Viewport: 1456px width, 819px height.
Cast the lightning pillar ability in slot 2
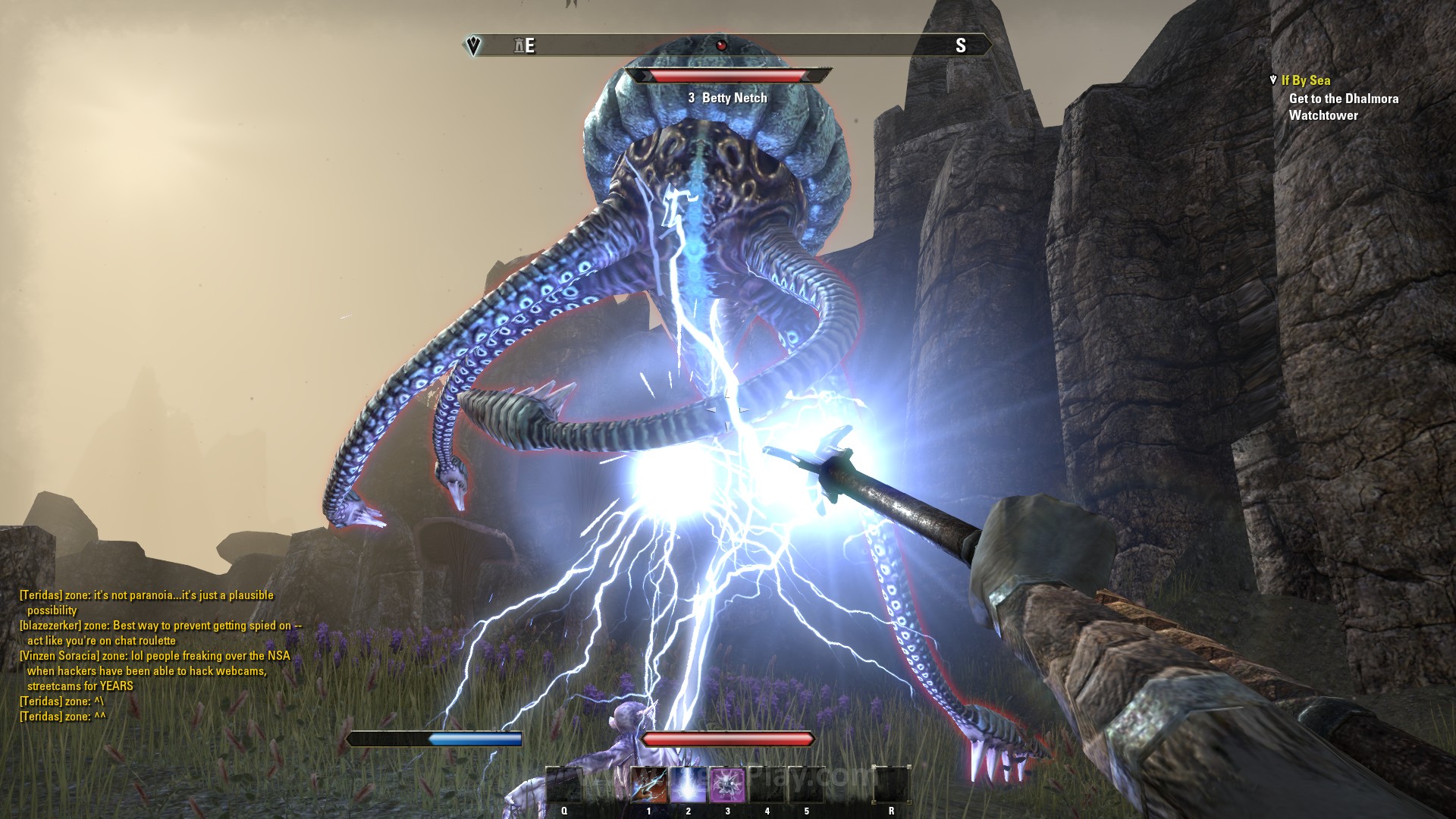click(x=689, y=786)
